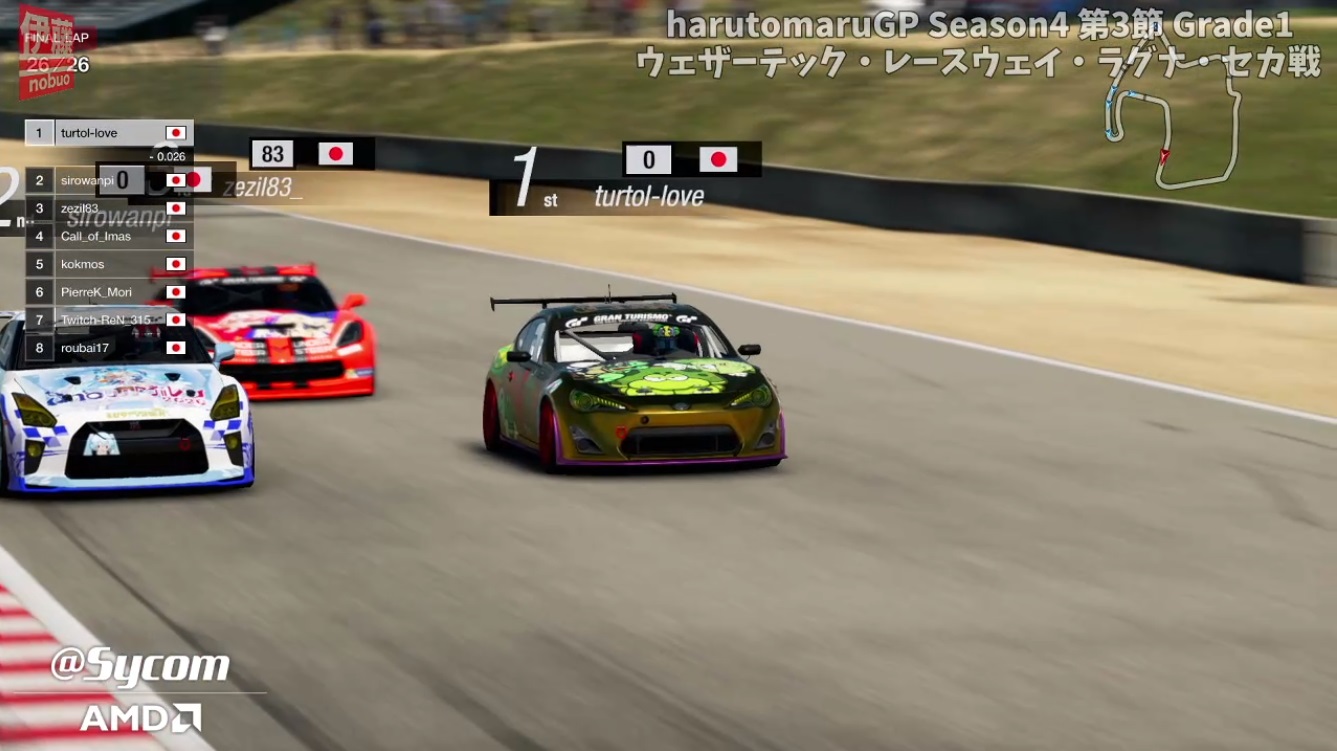Select roubai17 in the standings list
This screenshot has height=751, width=1337.
click(109, 348)
